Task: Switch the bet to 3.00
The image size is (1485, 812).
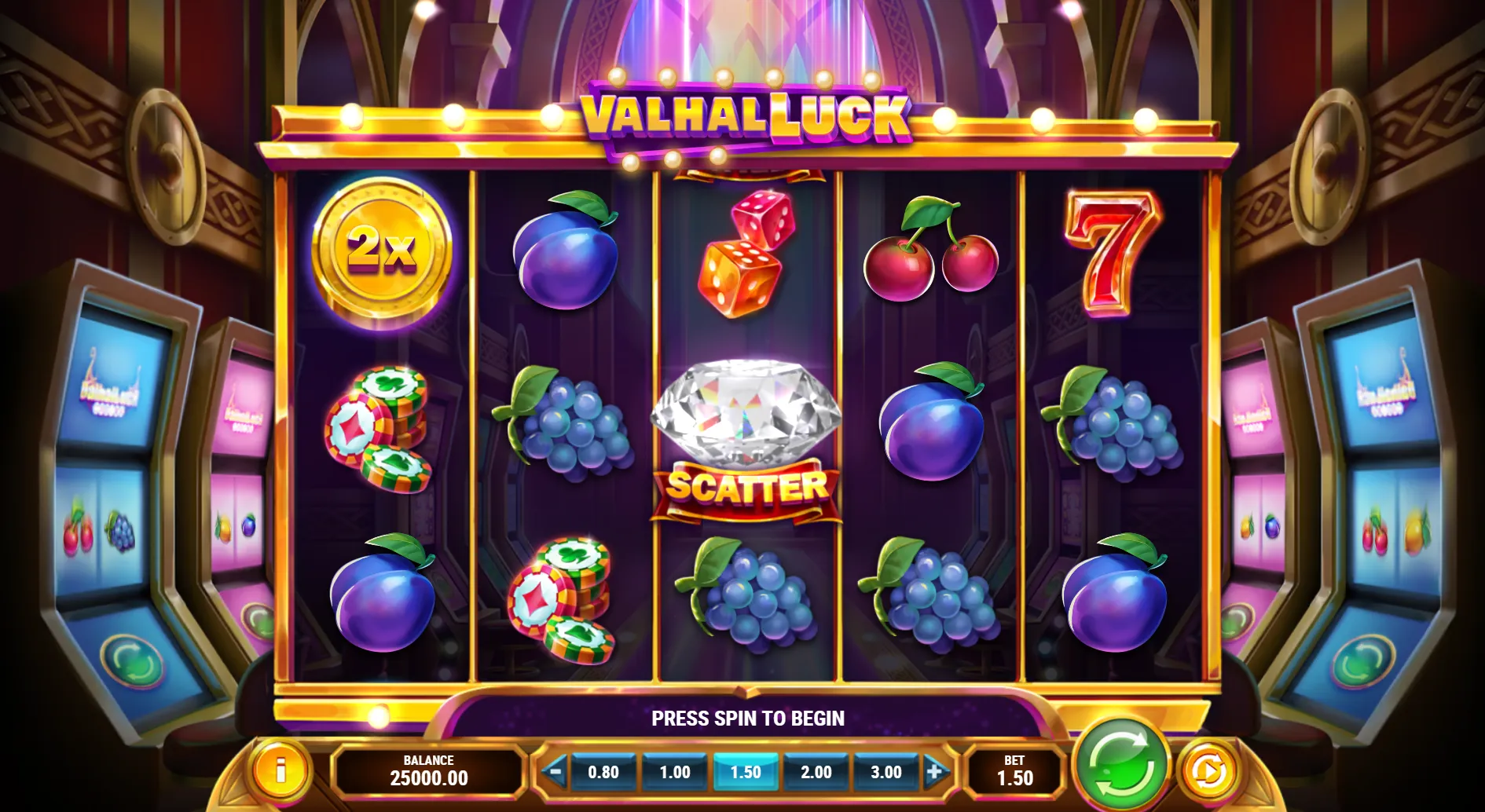Action: (886, 772)
